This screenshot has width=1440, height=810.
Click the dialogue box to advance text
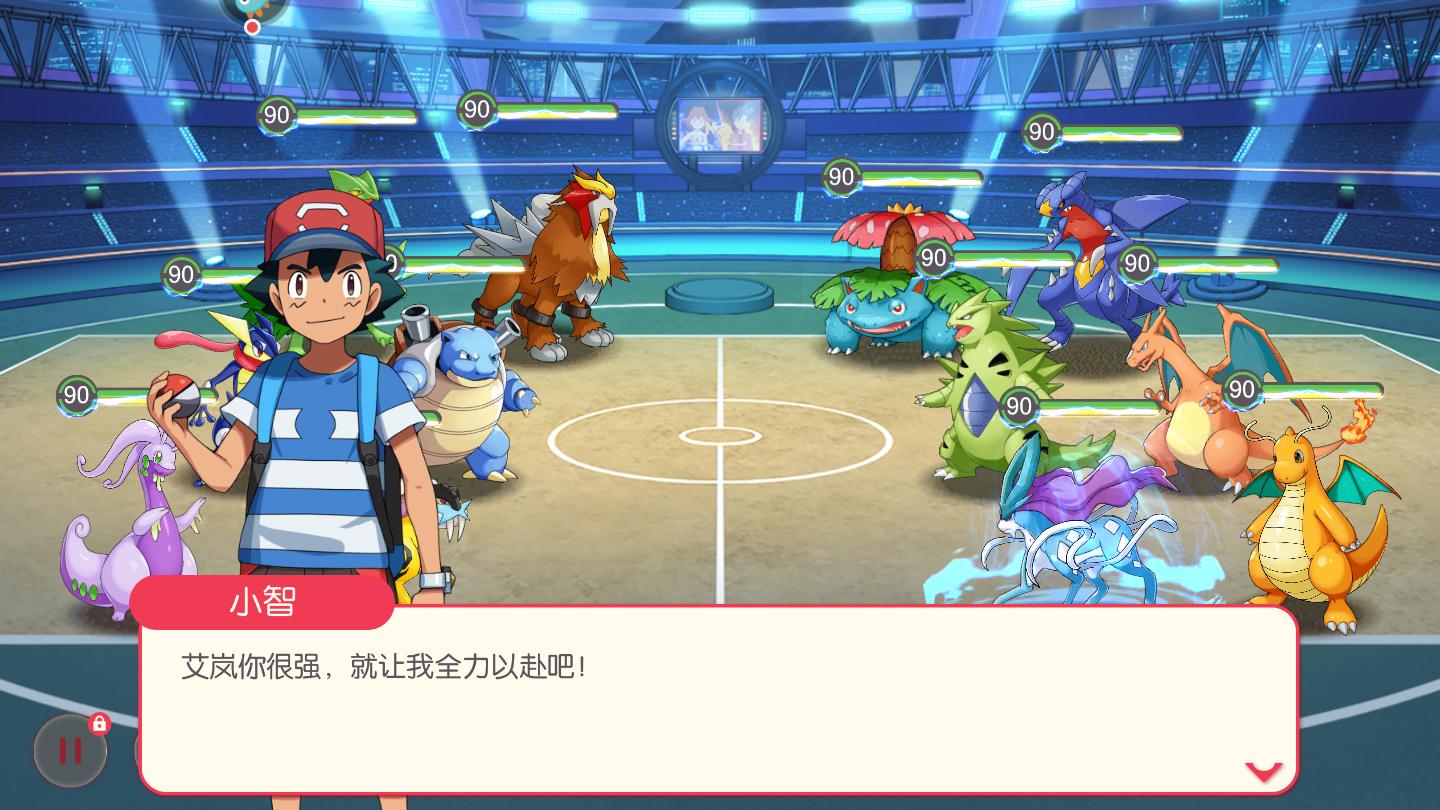(700, 690)
